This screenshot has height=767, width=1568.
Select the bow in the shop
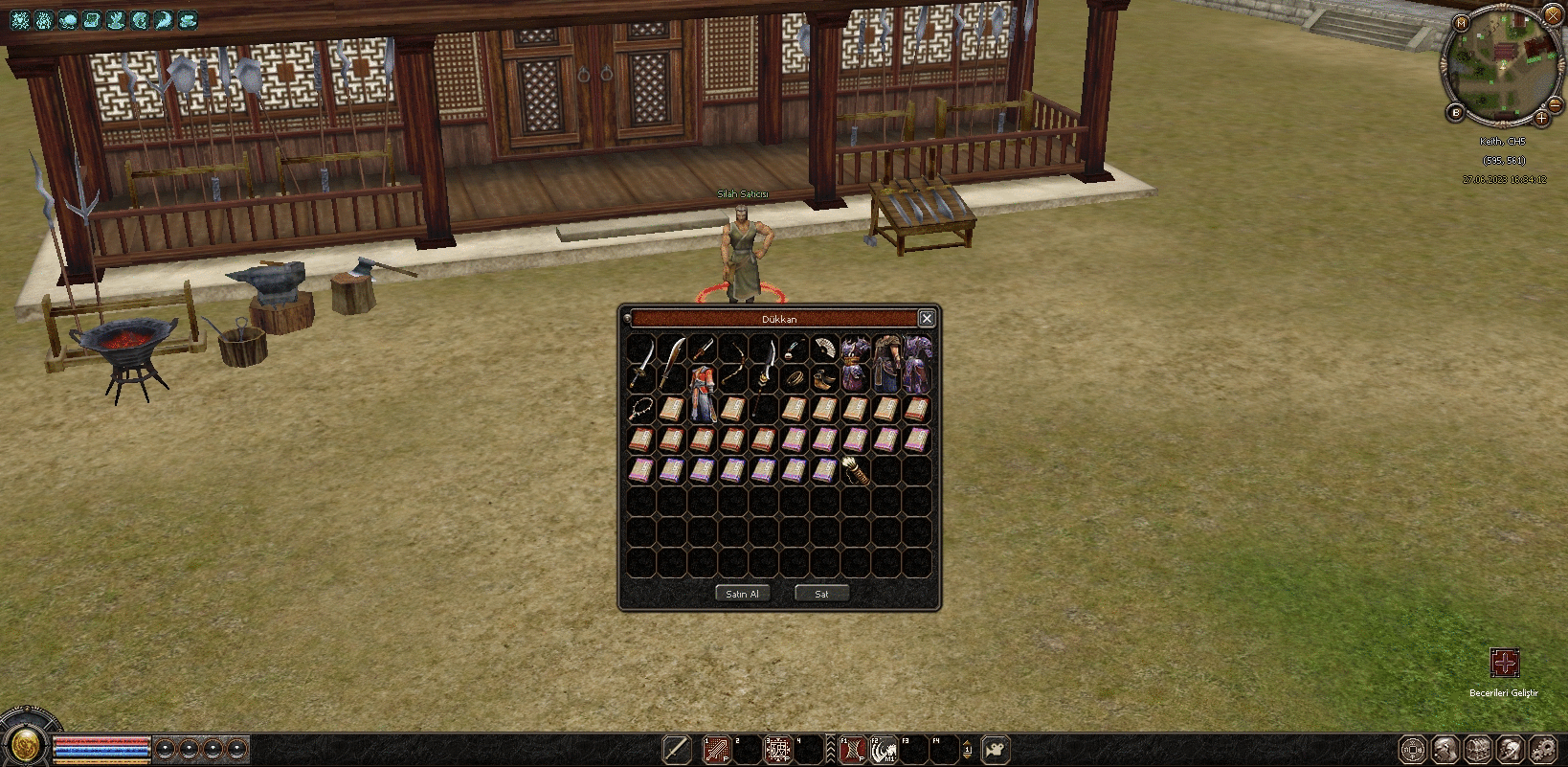(734, 363)
